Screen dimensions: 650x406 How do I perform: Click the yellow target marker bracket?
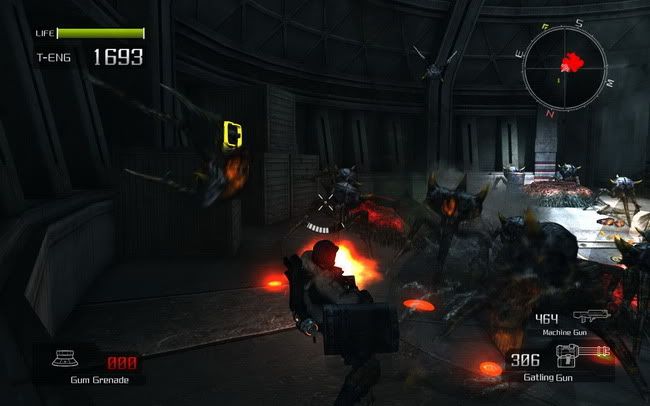coord(234,134)
